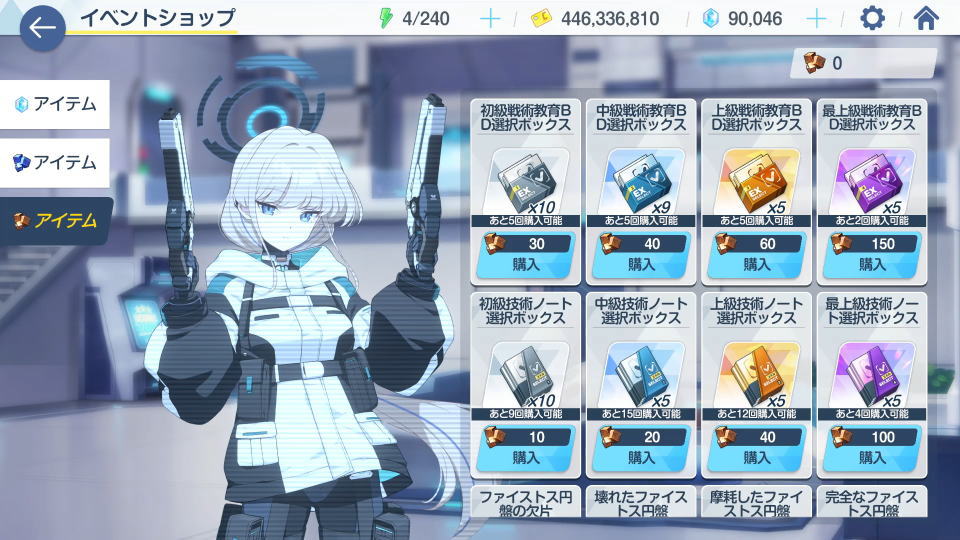The image size is (960, 540).
Task: Add pyroxene gems with the plus button
Action: click(x=817, y=19)
